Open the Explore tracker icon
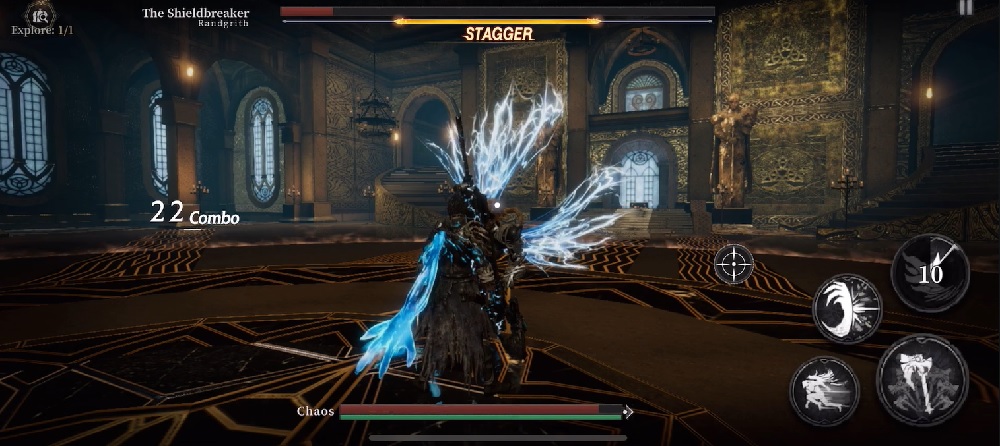The width and height of the screenshot is (1000, 446). [x=41, y=13]
